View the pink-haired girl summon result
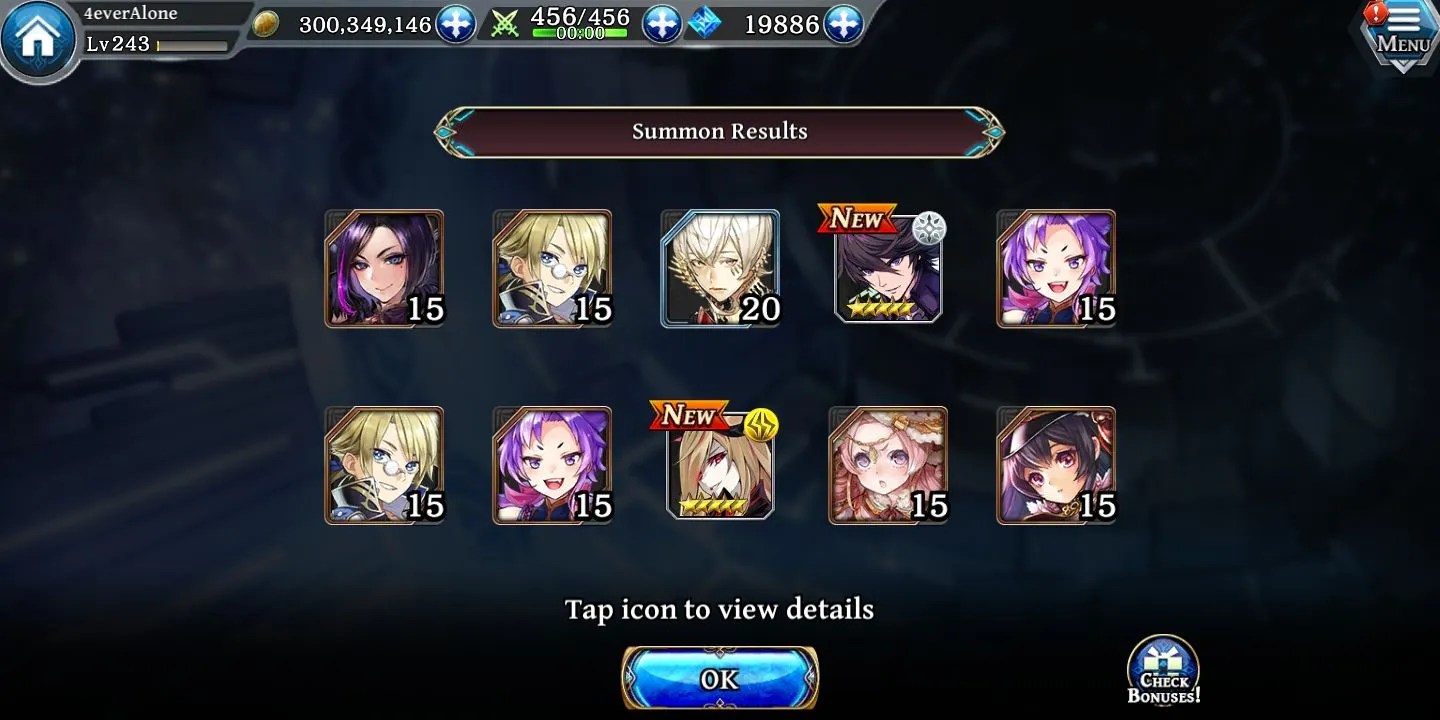This screenshot has width=1440, height=720. [x=888, y=465]
